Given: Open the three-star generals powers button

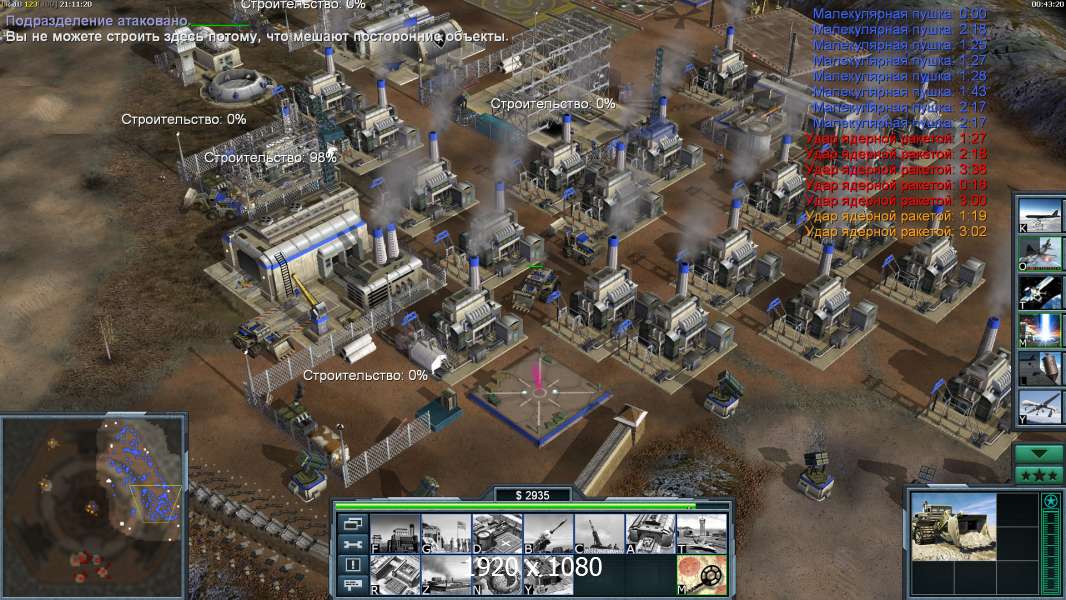Looking at the screenshot, I should click(x=1039, y=474).
